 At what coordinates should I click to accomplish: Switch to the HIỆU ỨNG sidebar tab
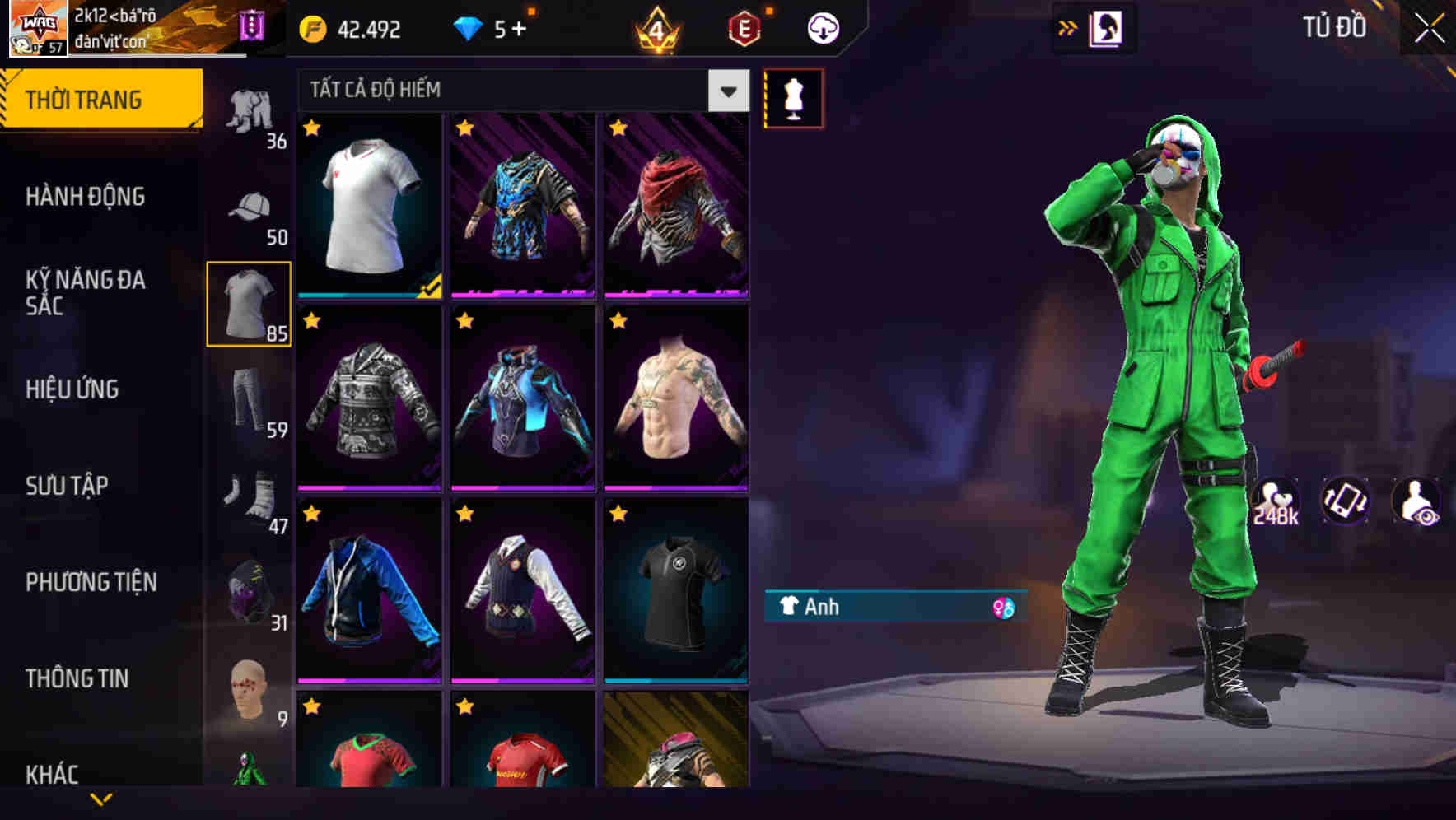(72, 389)
